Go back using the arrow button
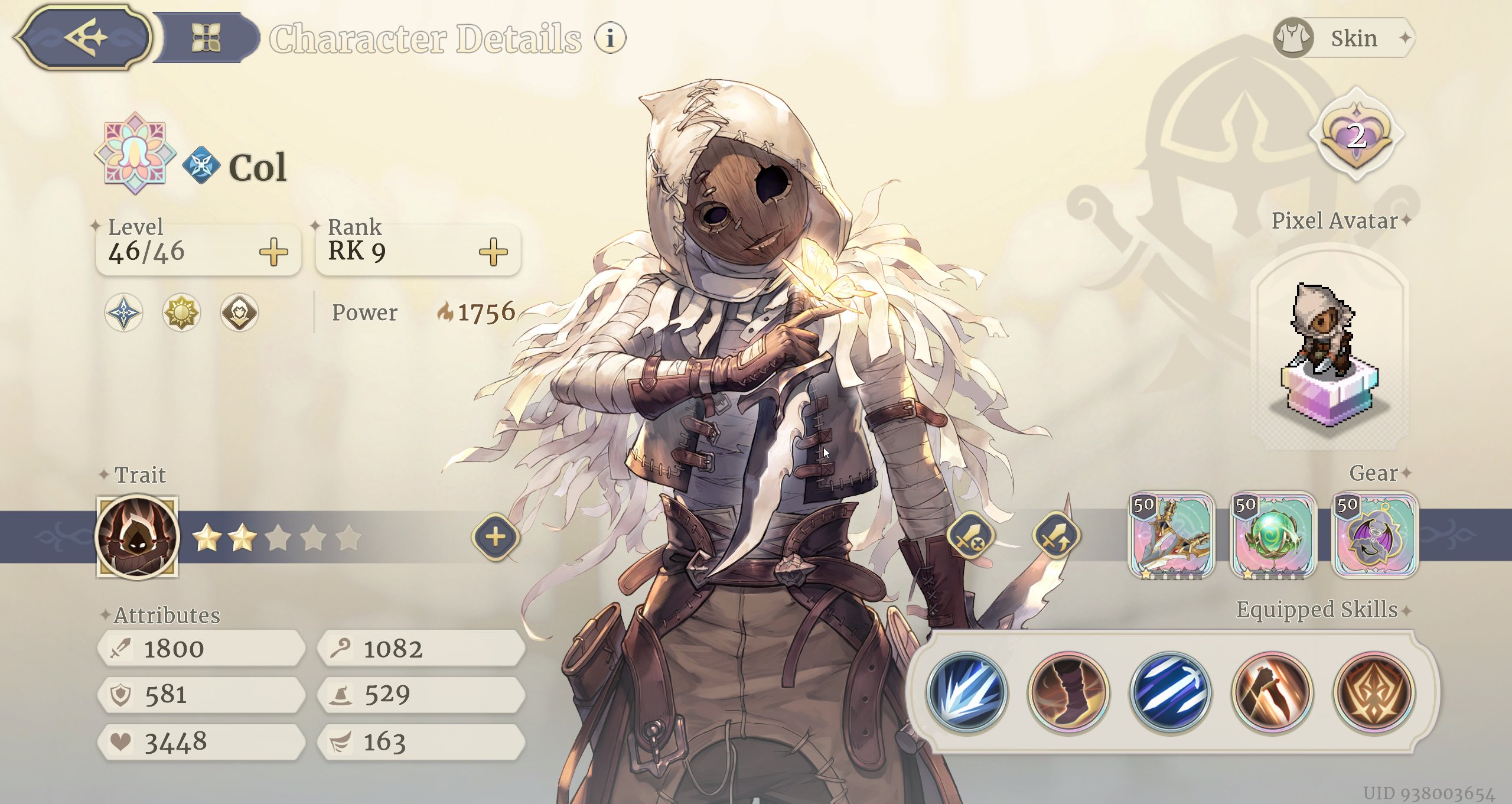Image resolution: width=1512 pixels, height=804 pixels. (x=83, y=38)
